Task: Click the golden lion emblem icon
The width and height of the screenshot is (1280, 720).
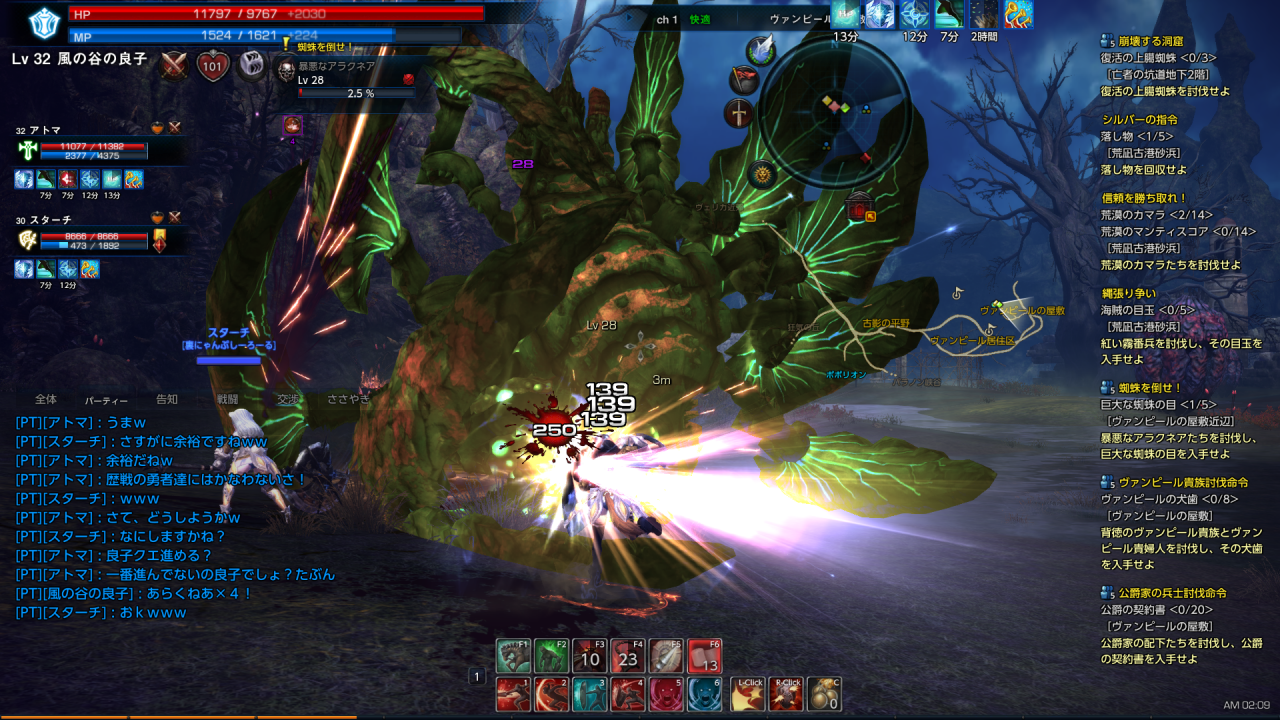Action: pos(763,175)
